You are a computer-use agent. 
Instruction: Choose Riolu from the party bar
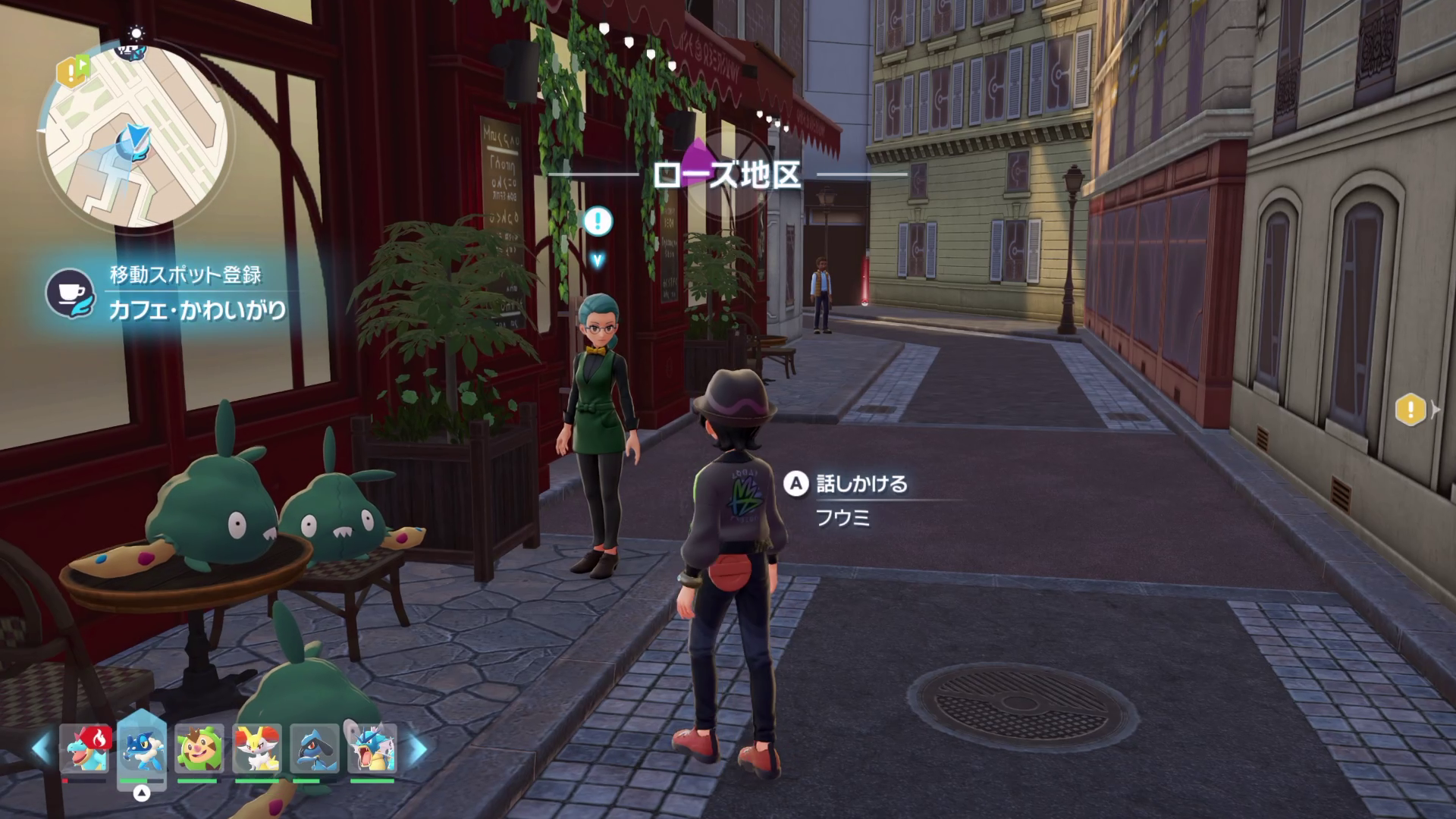coord(314,748)
